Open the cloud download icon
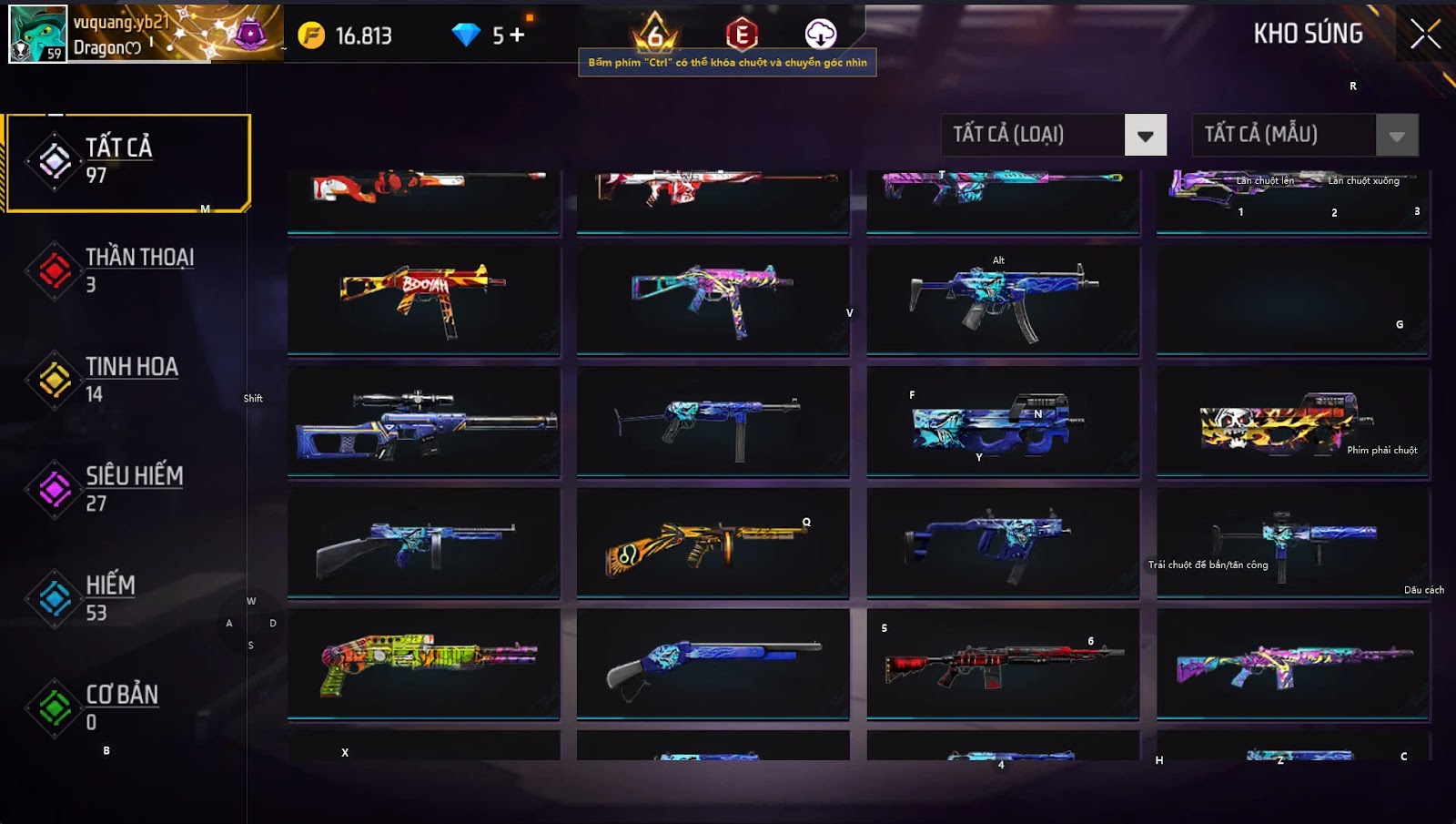Screen dimensions: 1456x824 click(820, 35)
